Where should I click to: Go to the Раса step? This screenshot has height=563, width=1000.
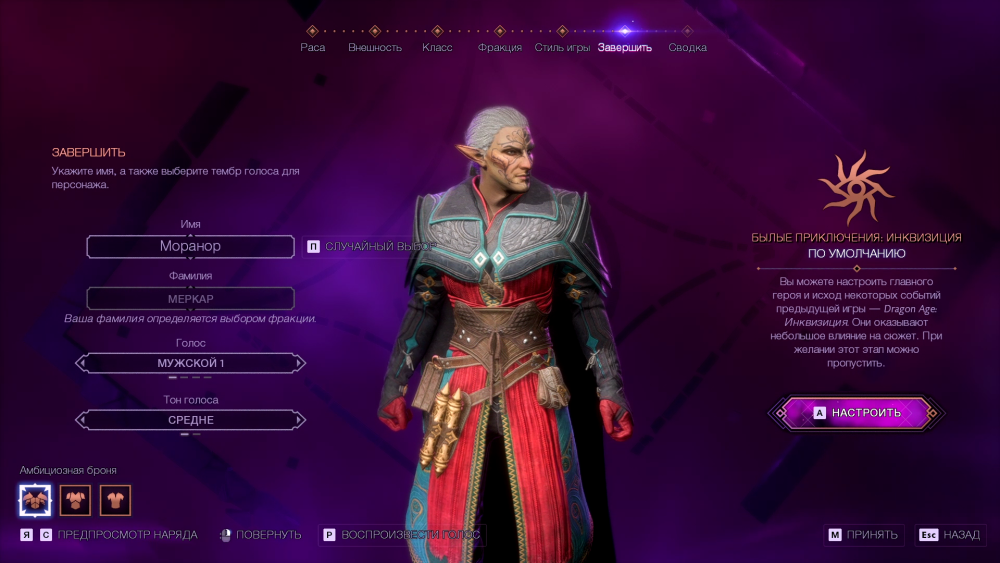pyautogui.click(x=313, y=47)
